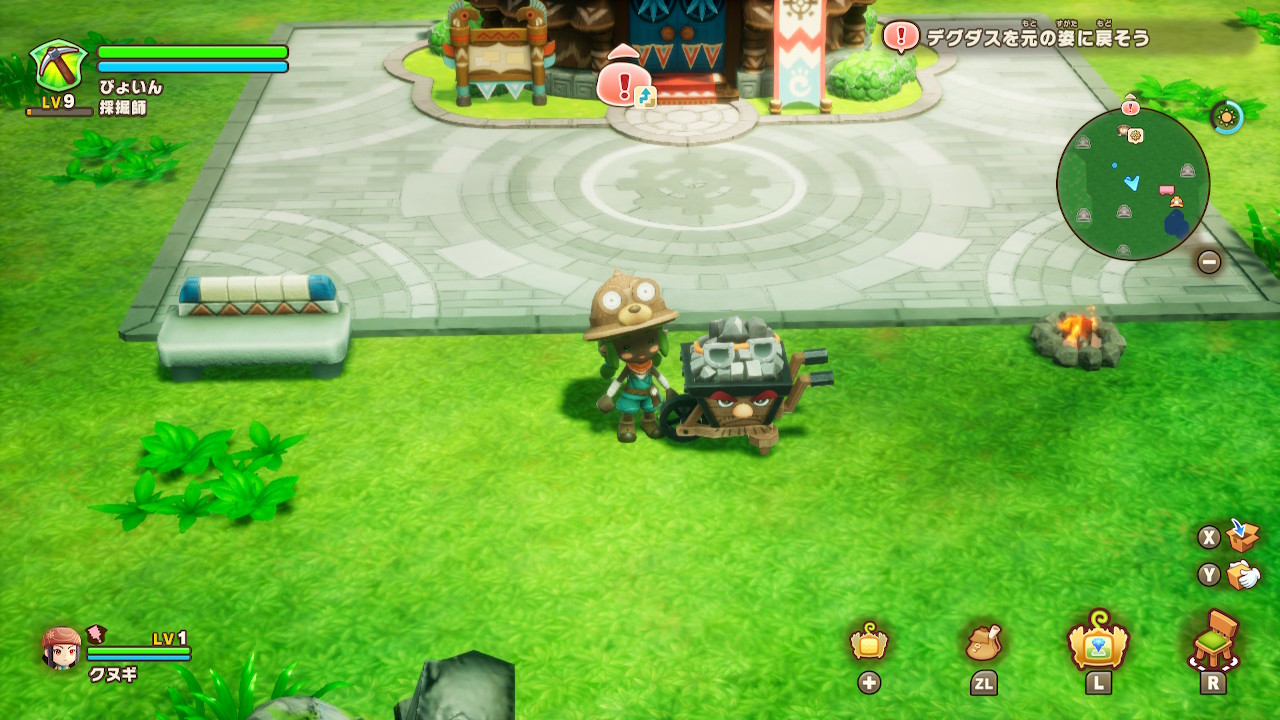Screen dimensions: 1280x720
Task: Click the sun day-cycle indicator
Action: (1226, 117)
